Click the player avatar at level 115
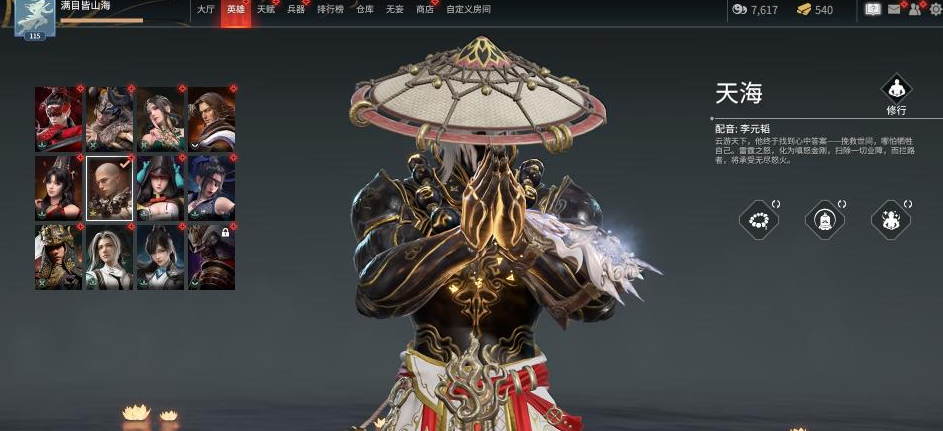The image size is (943, 431). [x=34, y=17]
